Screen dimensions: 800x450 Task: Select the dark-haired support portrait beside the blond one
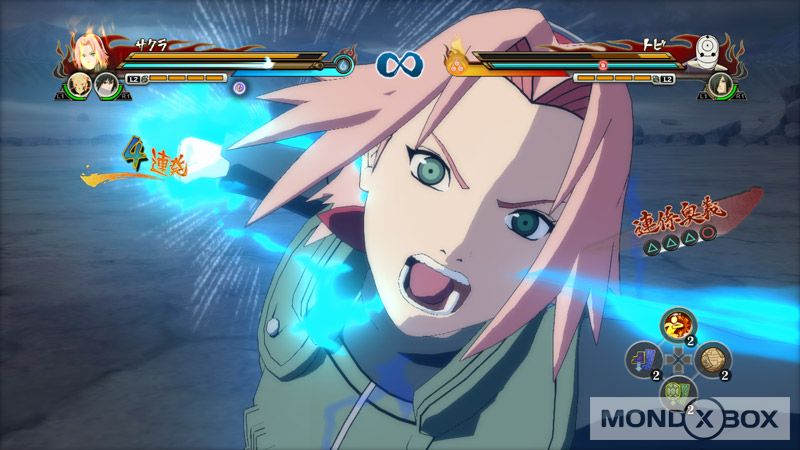pyautogui.click(x=104, y=88)
